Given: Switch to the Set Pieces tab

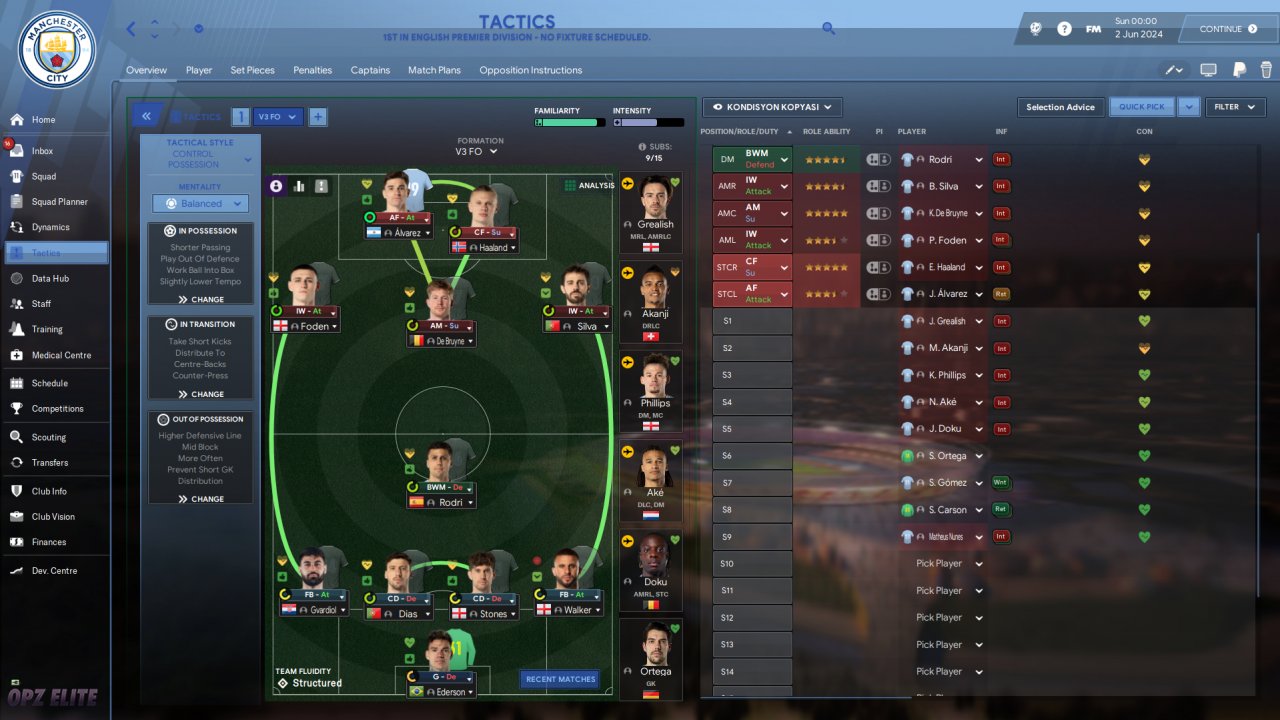Looking at the screenshot, I should [x=252, y=70].
